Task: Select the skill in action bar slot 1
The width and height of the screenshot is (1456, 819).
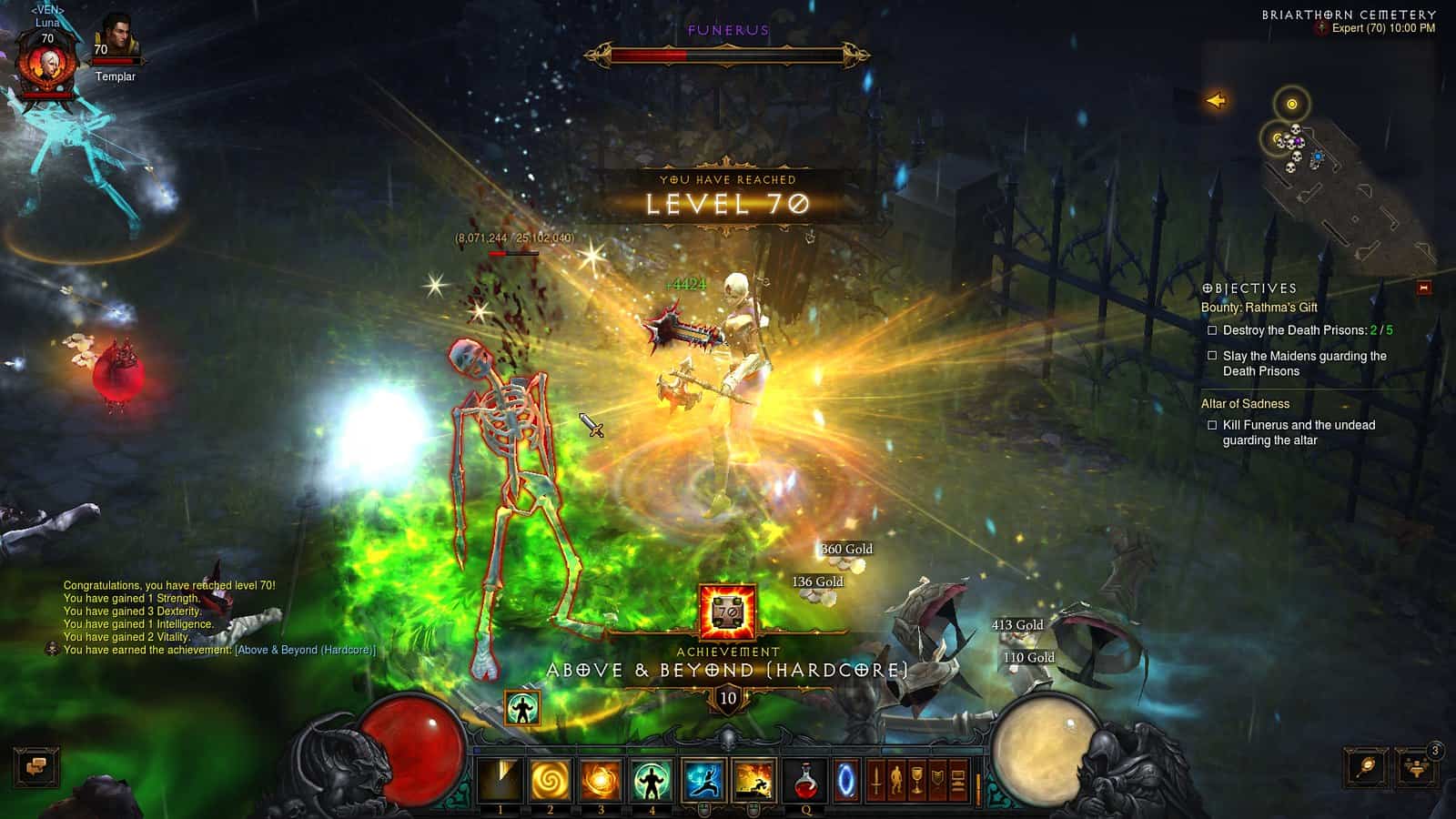Action: pyautogui.click(x=501, y=778)
